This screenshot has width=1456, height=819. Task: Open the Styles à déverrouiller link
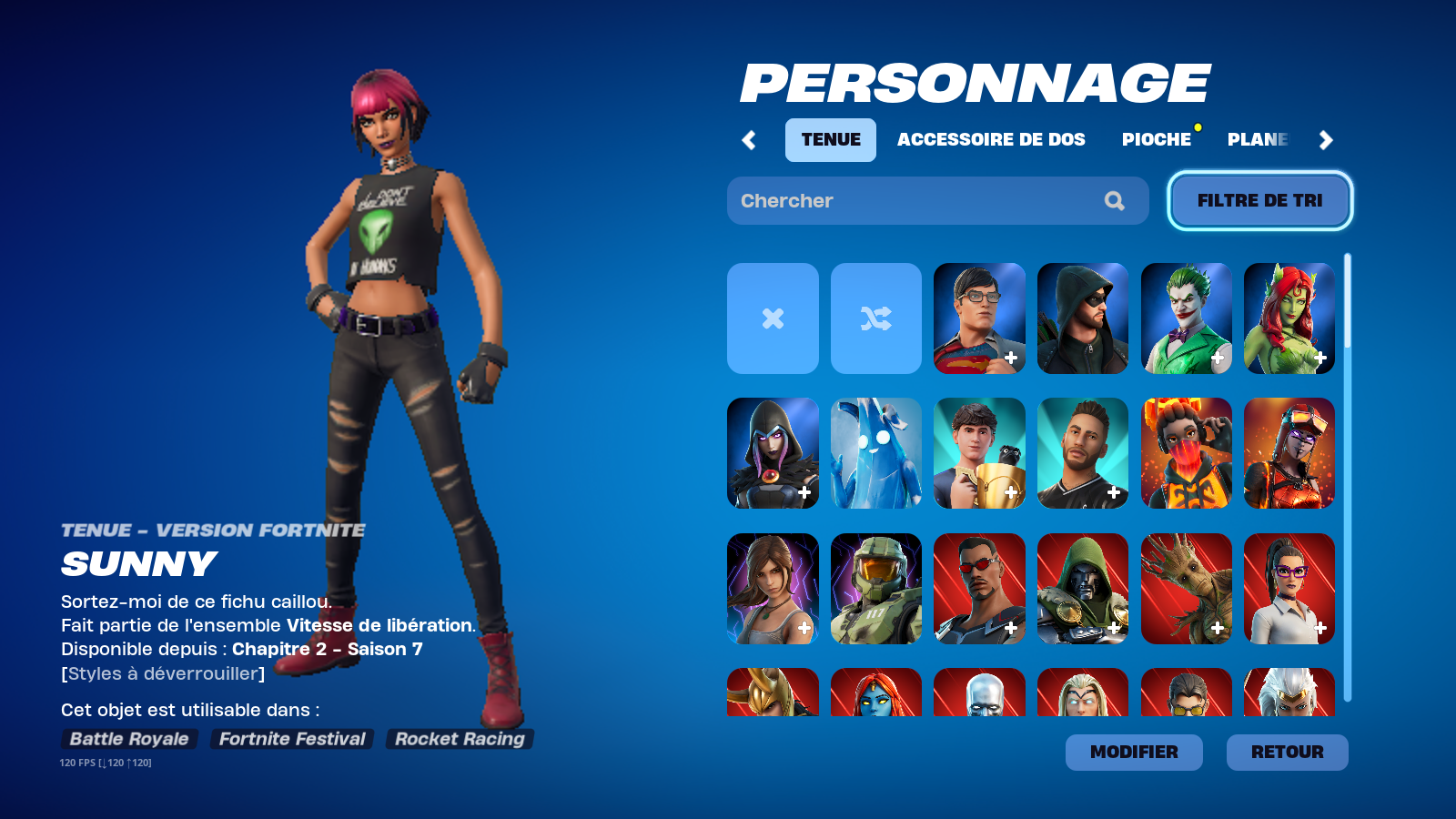click(161, 674)
